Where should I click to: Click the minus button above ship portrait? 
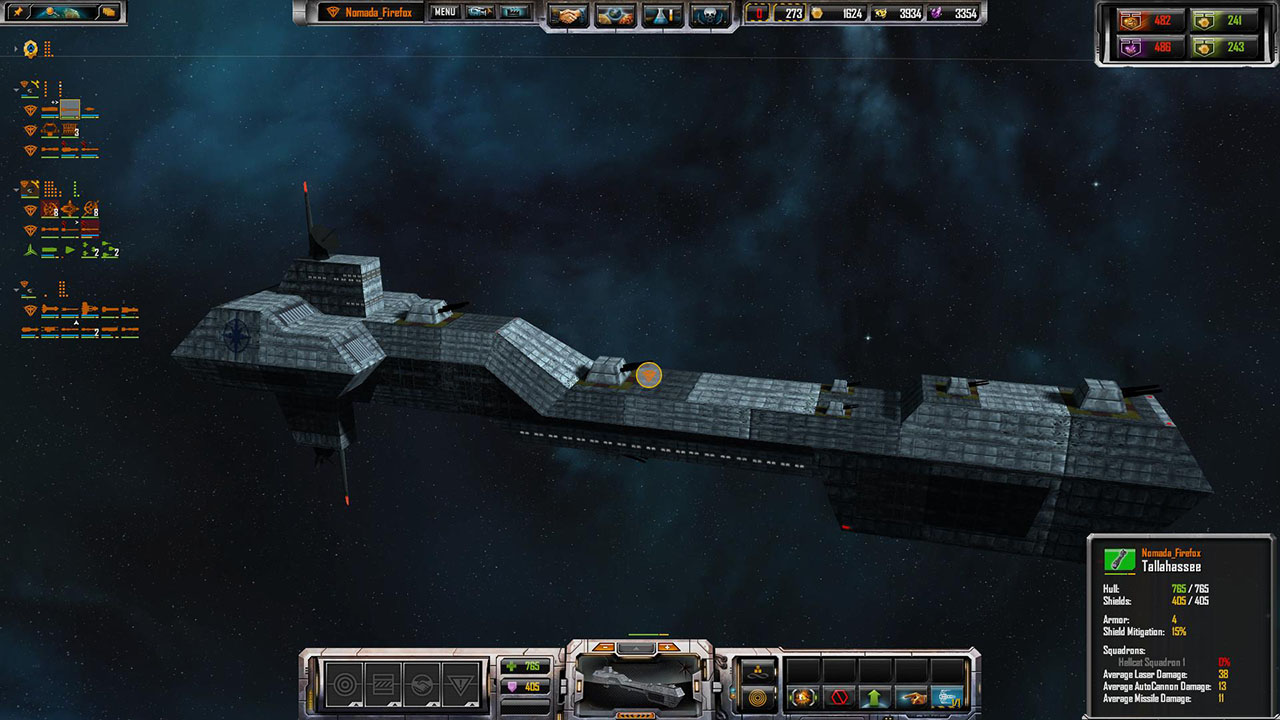point(604,648)
